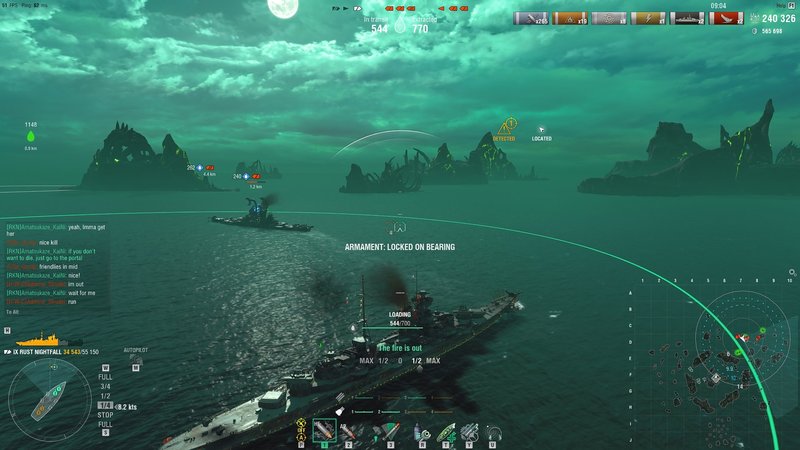
Task: Activate the hydroacoustic search headphones consumable
Action: [x=493, y=431]
